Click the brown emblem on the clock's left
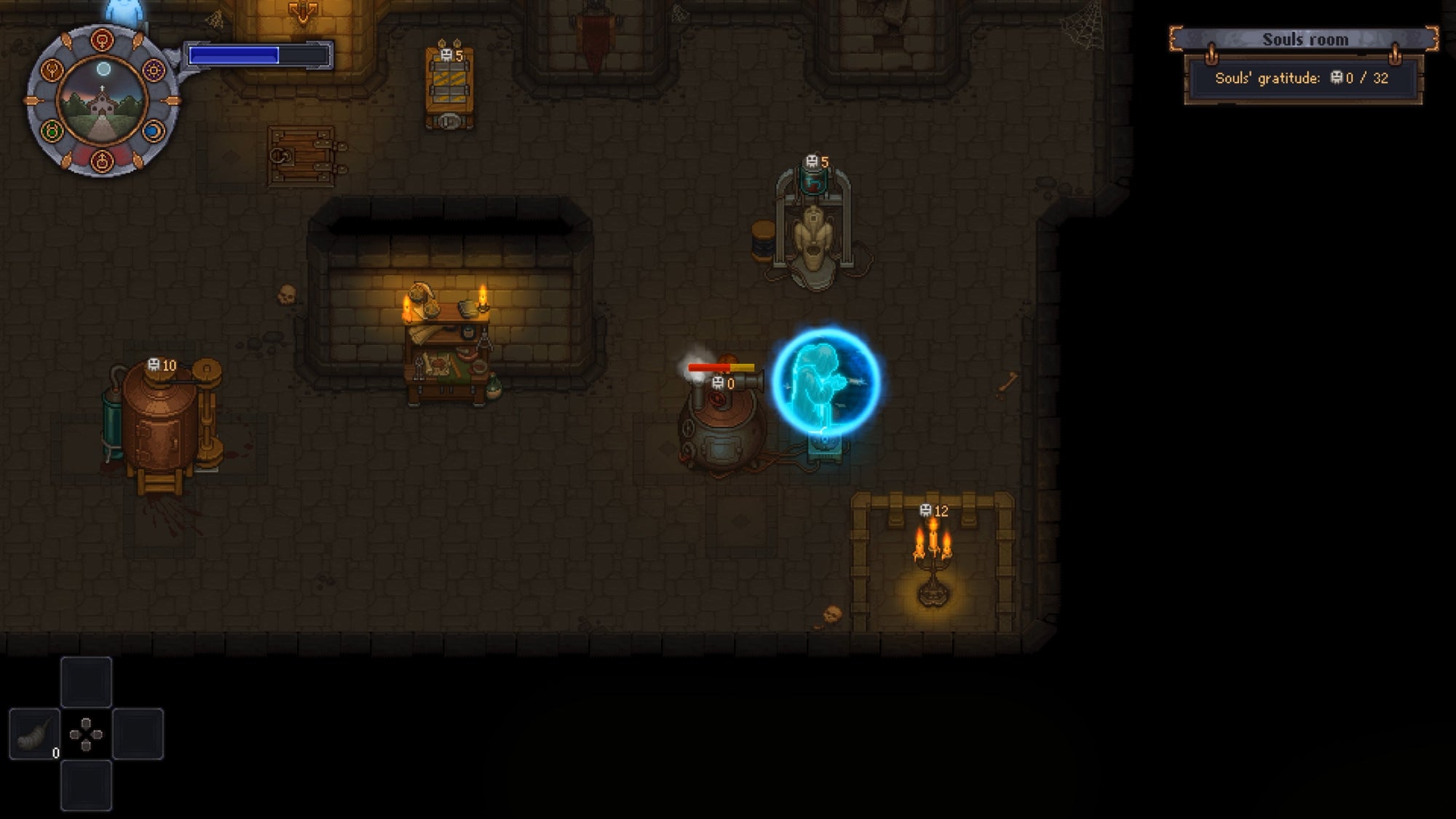 pyautogui.click(x=51, y=71)
